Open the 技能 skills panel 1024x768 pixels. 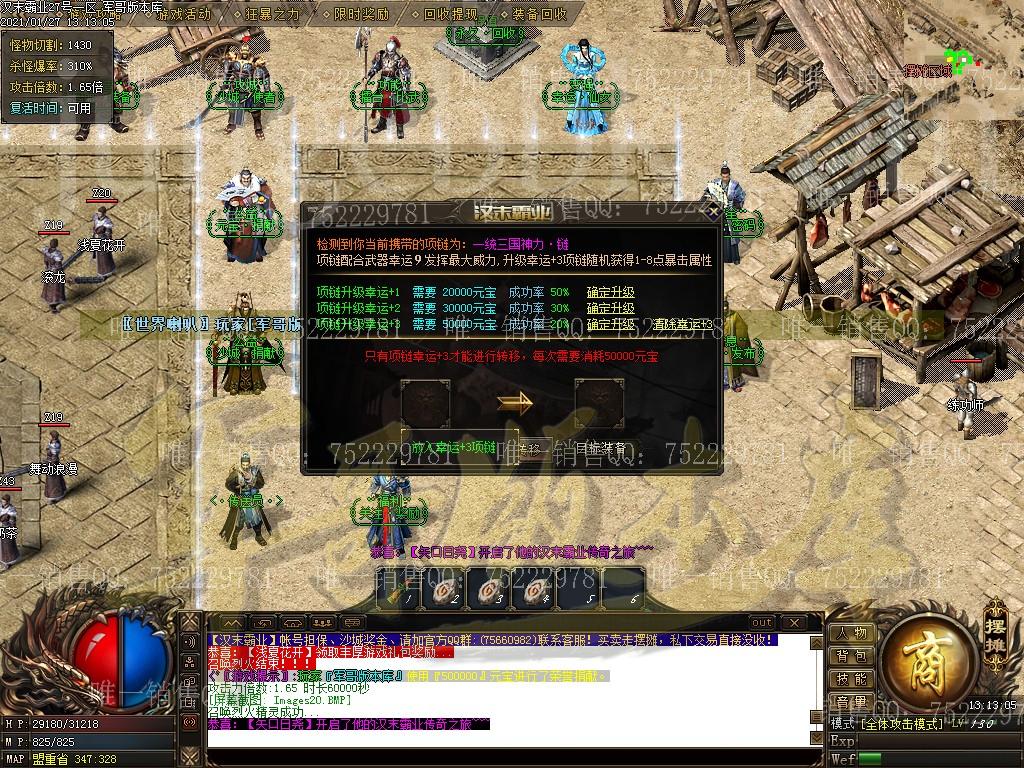tap(851, 679)
